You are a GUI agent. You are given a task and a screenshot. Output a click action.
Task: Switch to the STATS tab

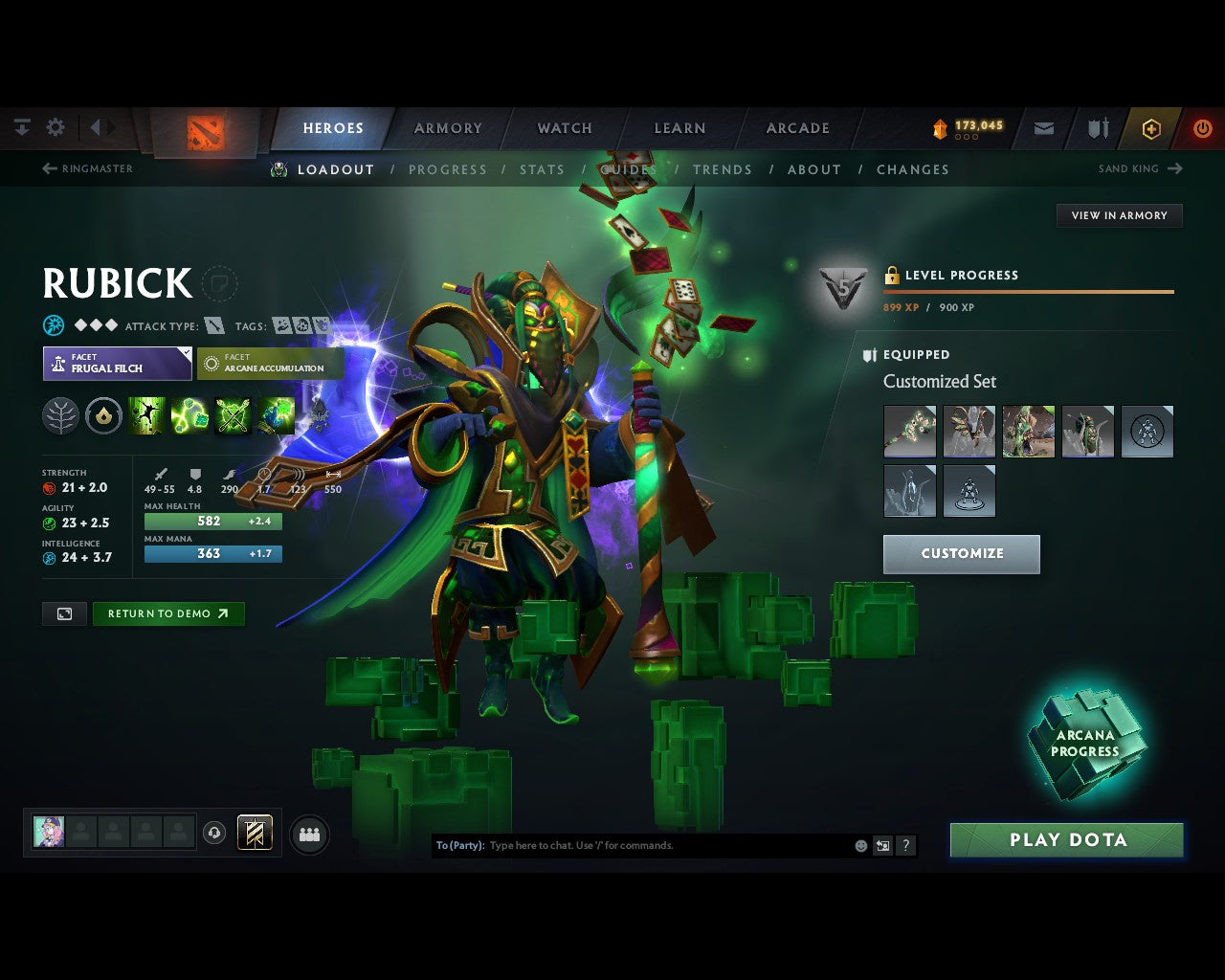pos(542,169)
